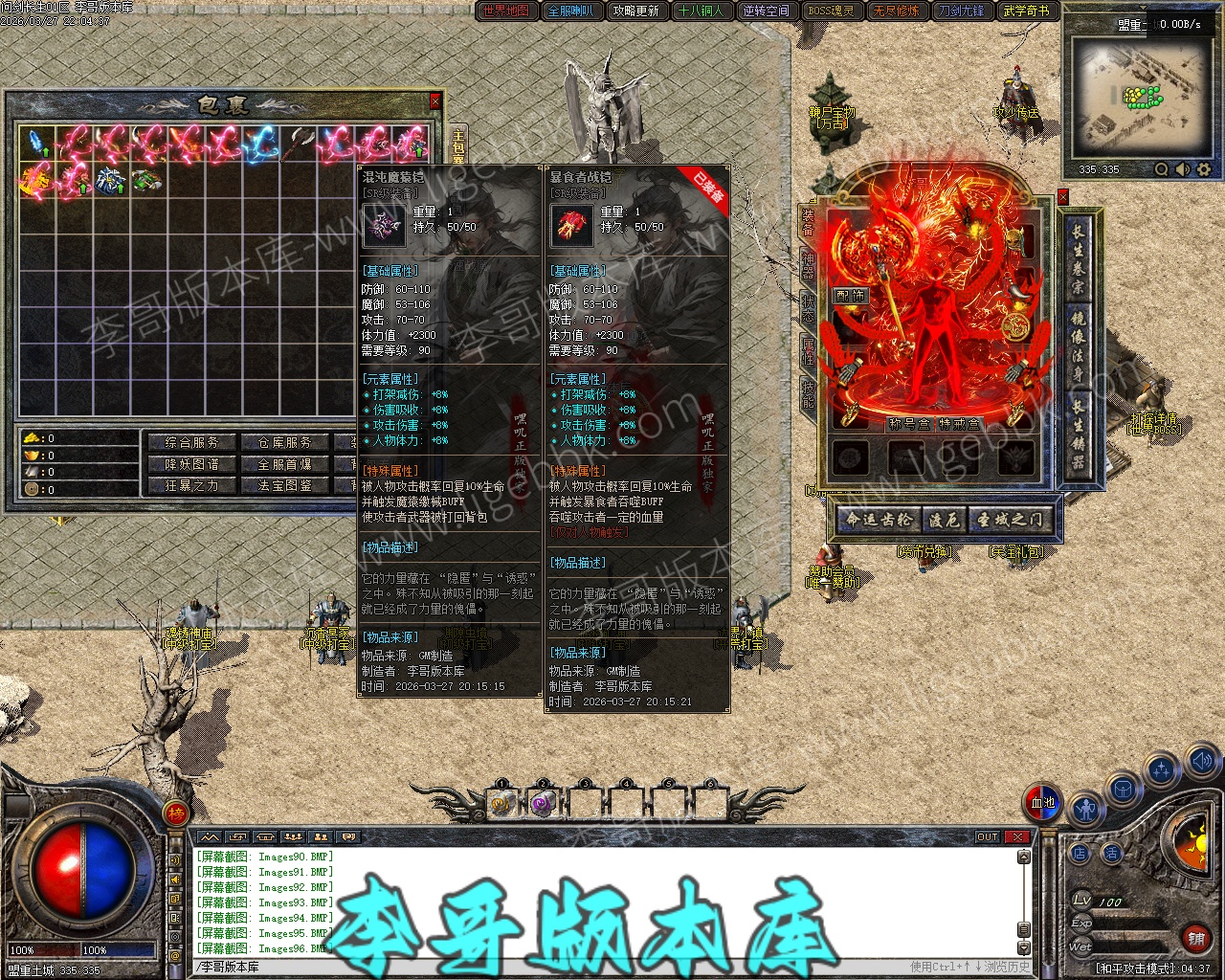
Task: Open the 命运齿轮 button
Action: pos(879,520)
